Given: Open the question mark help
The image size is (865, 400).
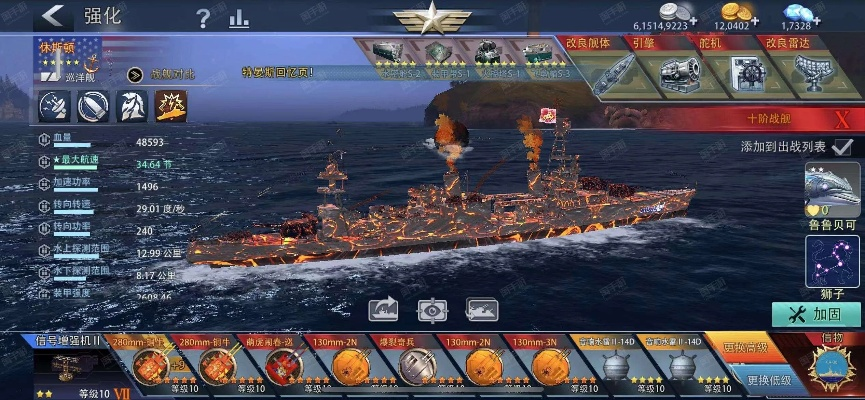Looking at the screenshot, I should [204, 17].
